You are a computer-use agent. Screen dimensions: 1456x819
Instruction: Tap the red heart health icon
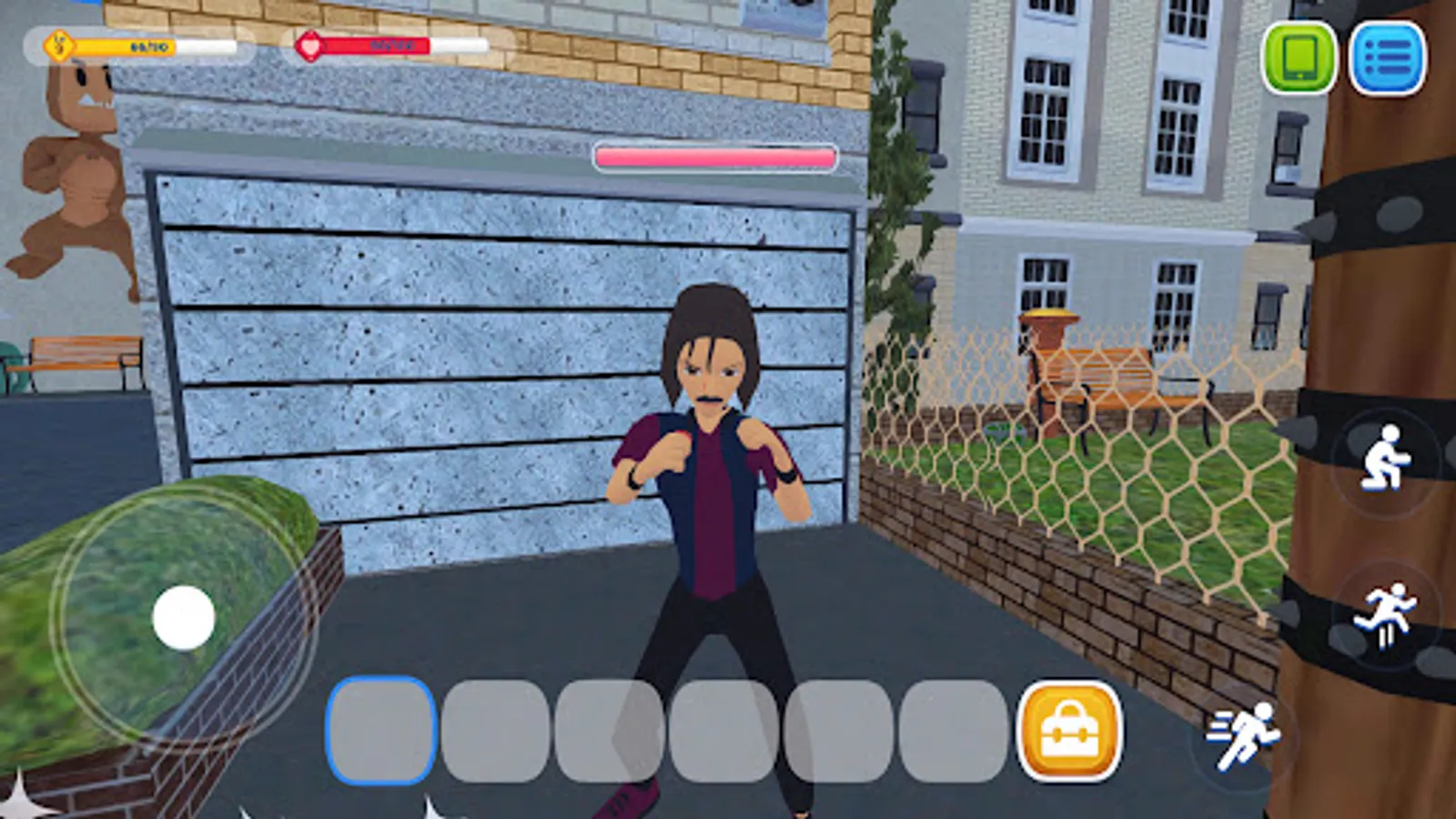pos(309,43)
